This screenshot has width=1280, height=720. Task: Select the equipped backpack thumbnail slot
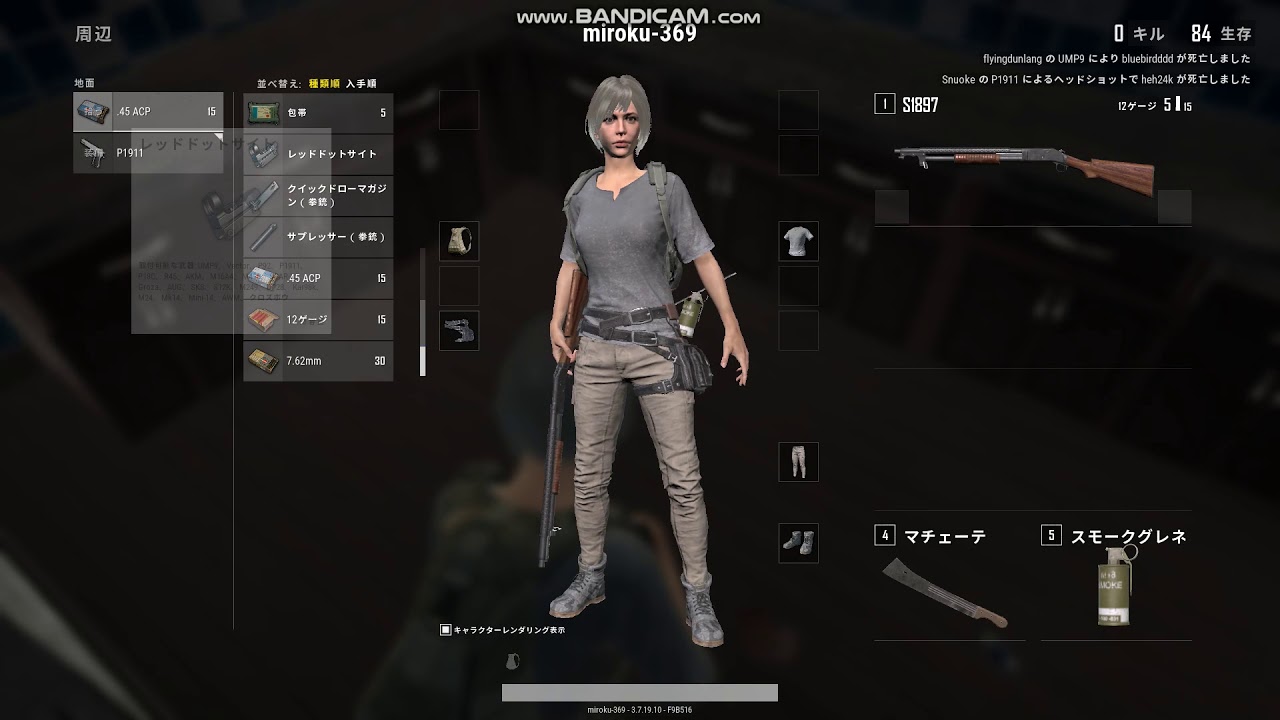(x=459, y=241)
